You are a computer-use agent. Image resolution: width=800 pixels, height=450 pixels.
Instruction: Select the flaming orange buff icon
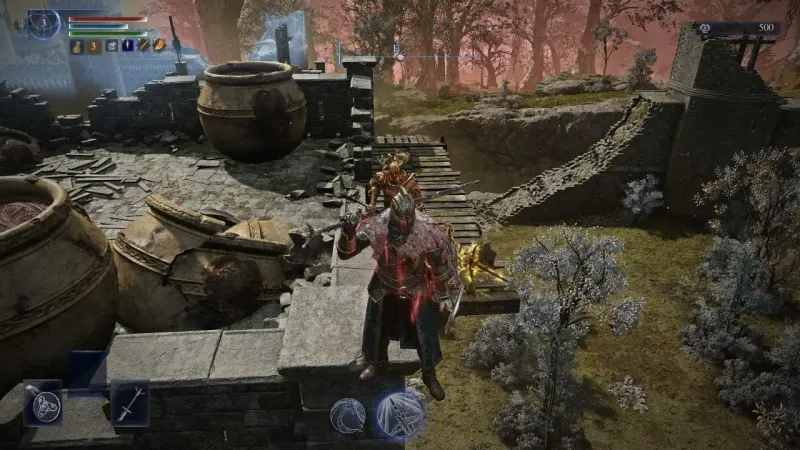coord(158,46)
